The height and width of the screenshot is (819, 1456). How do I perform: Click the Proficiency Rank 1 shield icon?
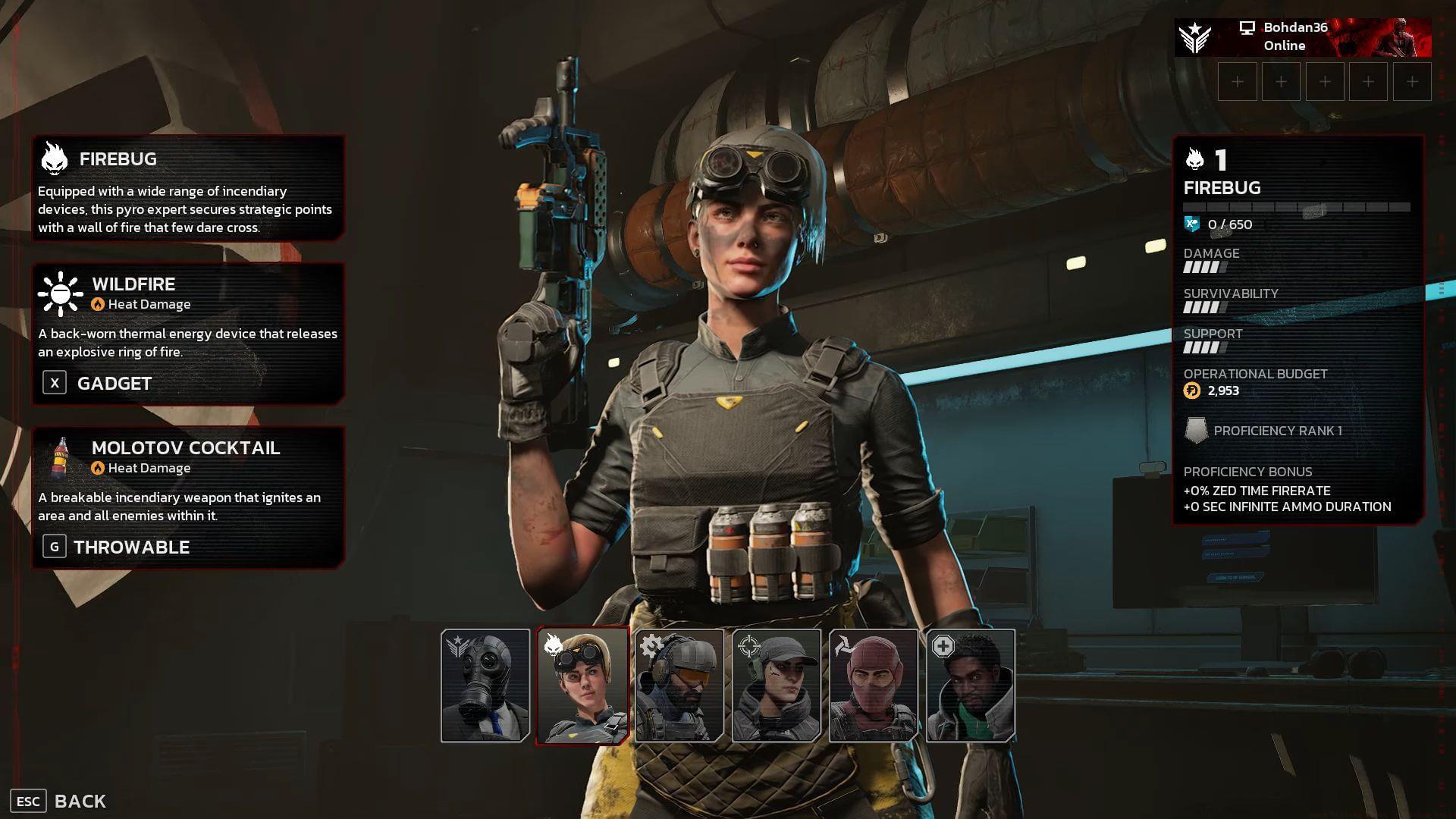point(1198,430)
